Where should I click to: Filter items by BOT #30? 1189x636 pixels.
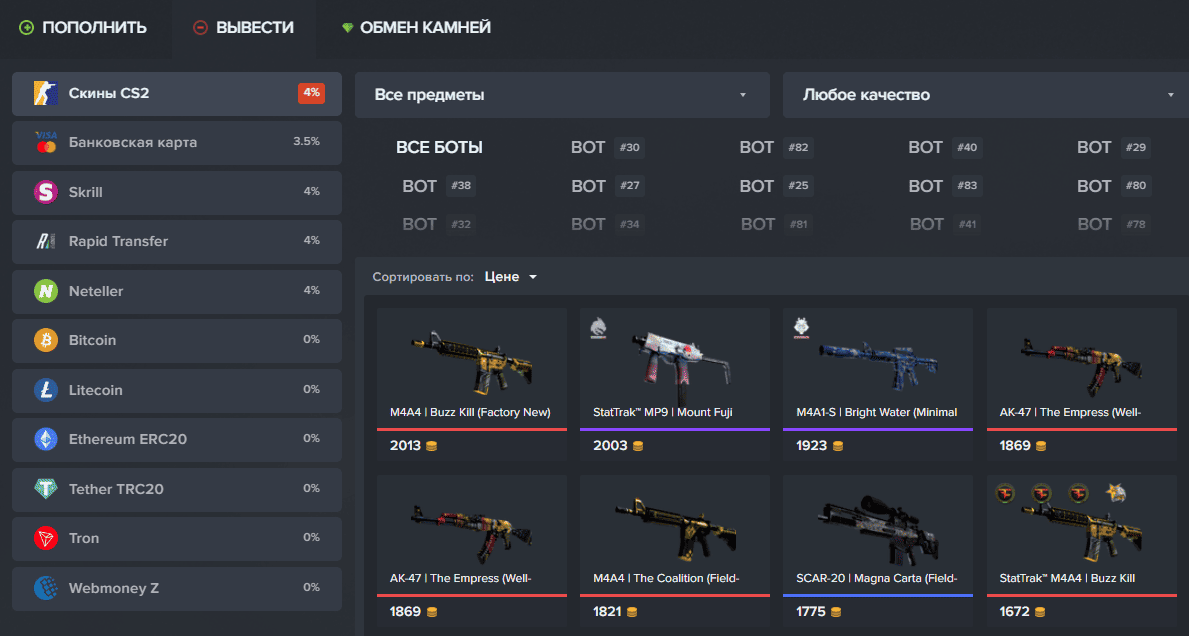606,148
